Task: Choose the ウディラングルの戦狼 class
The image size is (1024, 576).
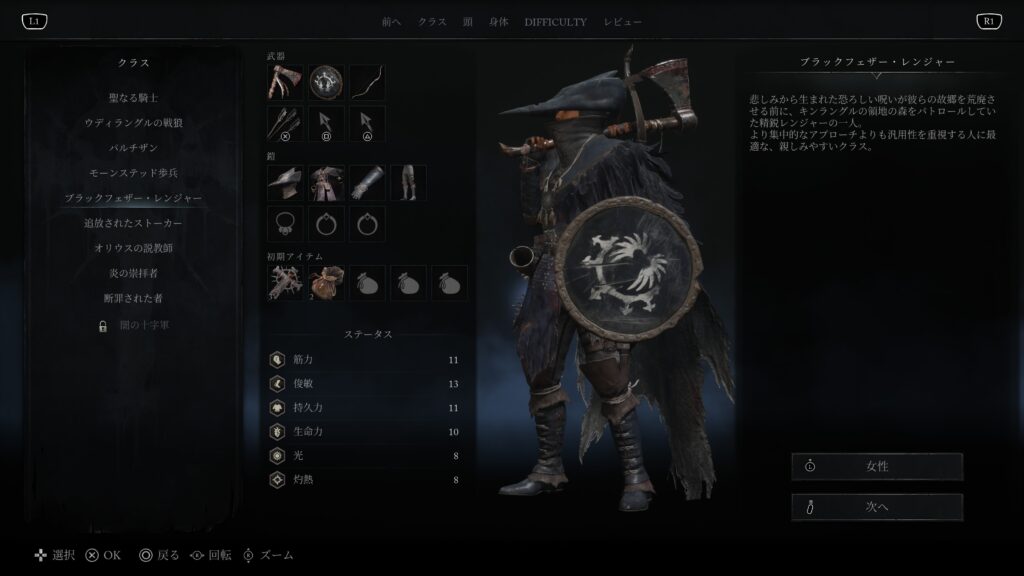Action: coord(133,123)
